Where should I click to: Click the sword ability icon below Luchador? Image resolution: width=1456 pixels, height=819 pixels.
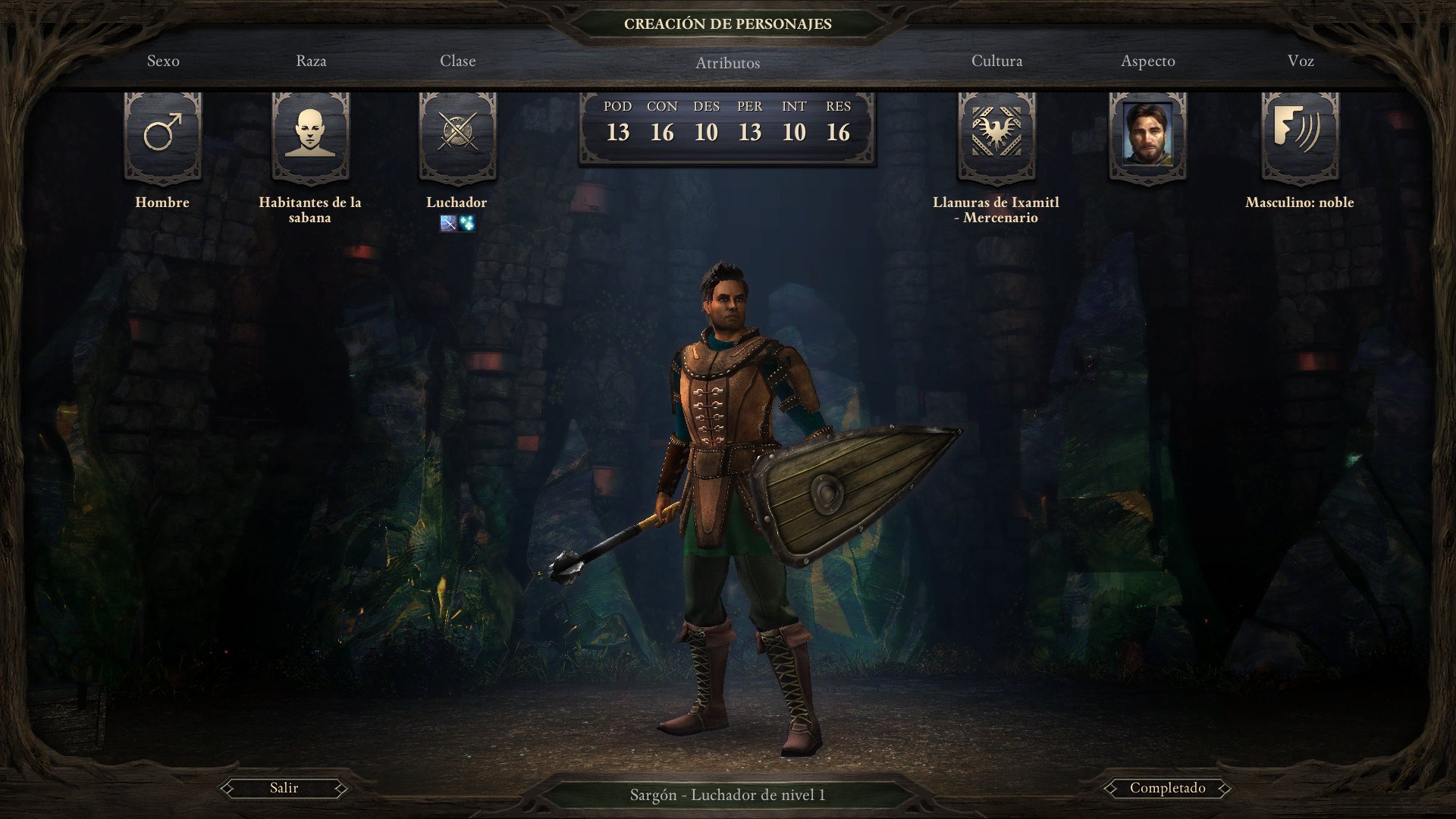click(x=447, y=223)
